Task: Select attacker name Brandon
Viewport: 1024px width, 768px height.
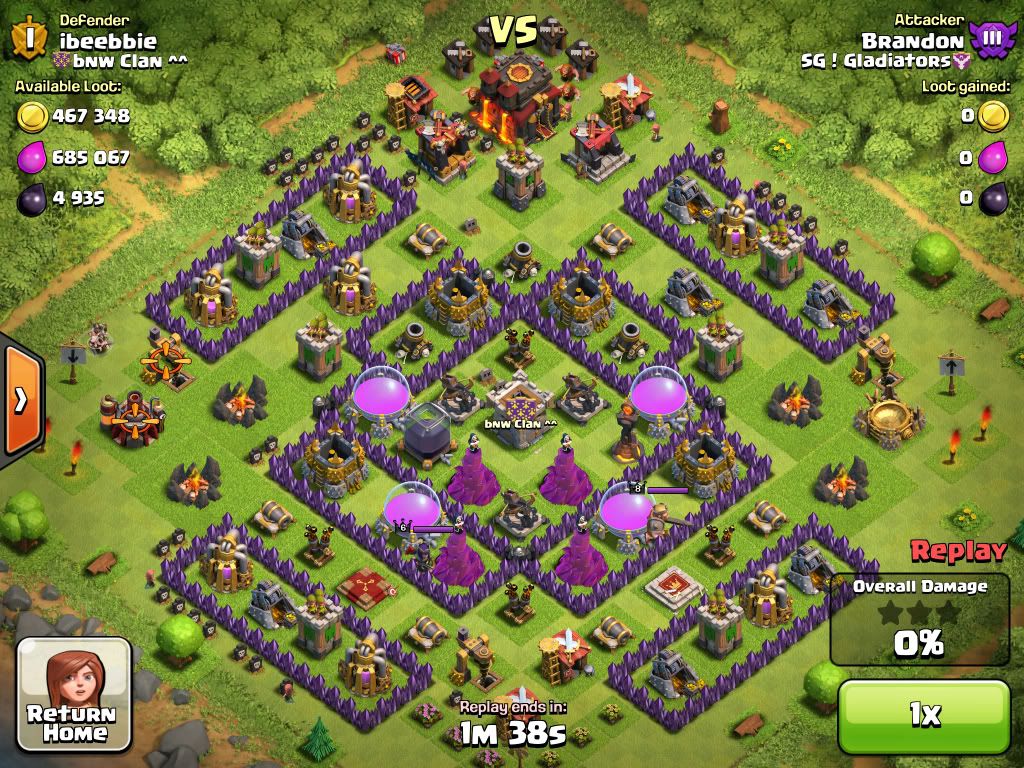Action: (912, 40)
